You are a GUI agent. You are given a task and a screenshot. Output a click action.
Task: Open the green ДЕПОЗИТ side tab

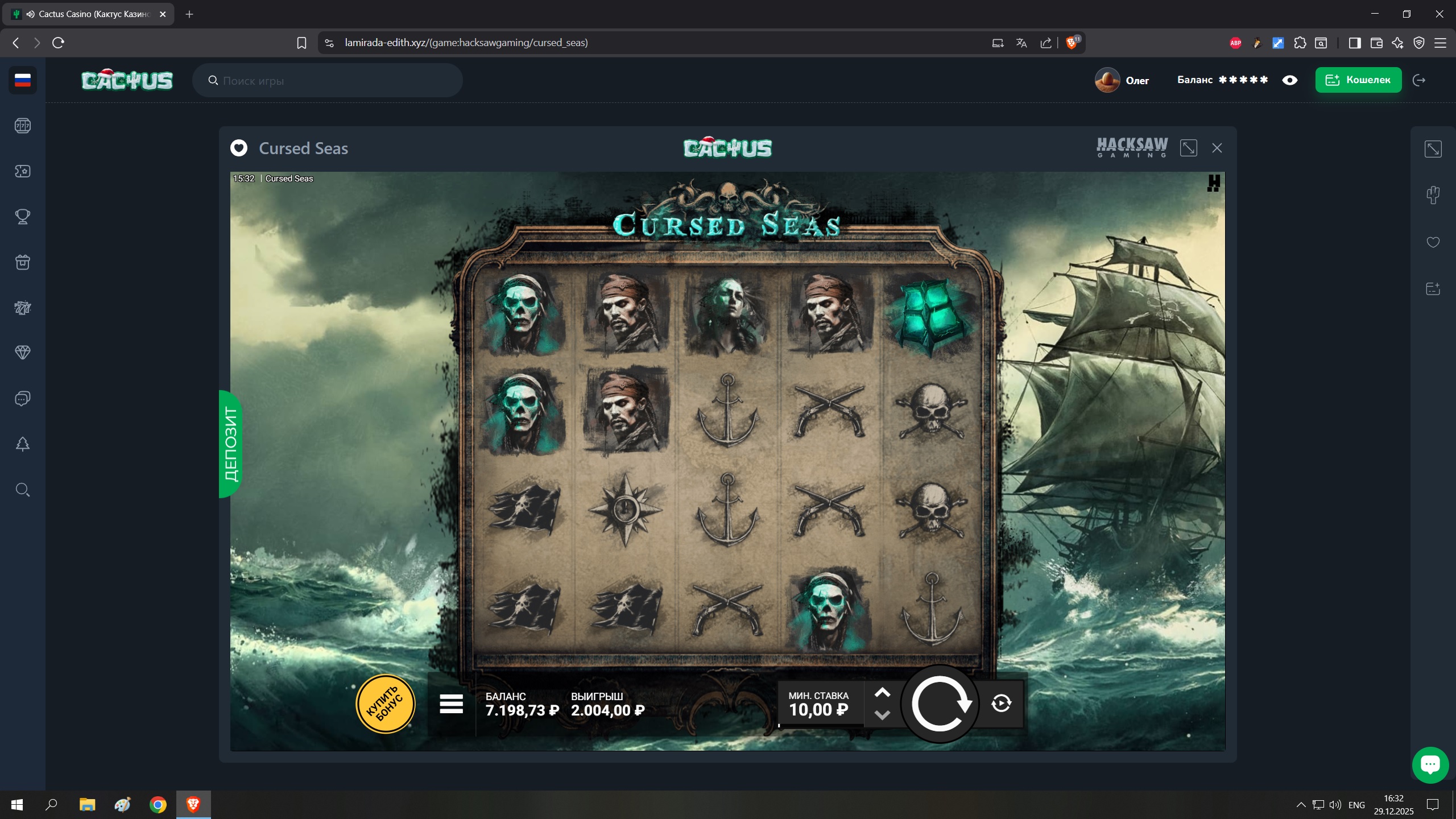click(230, 444)
